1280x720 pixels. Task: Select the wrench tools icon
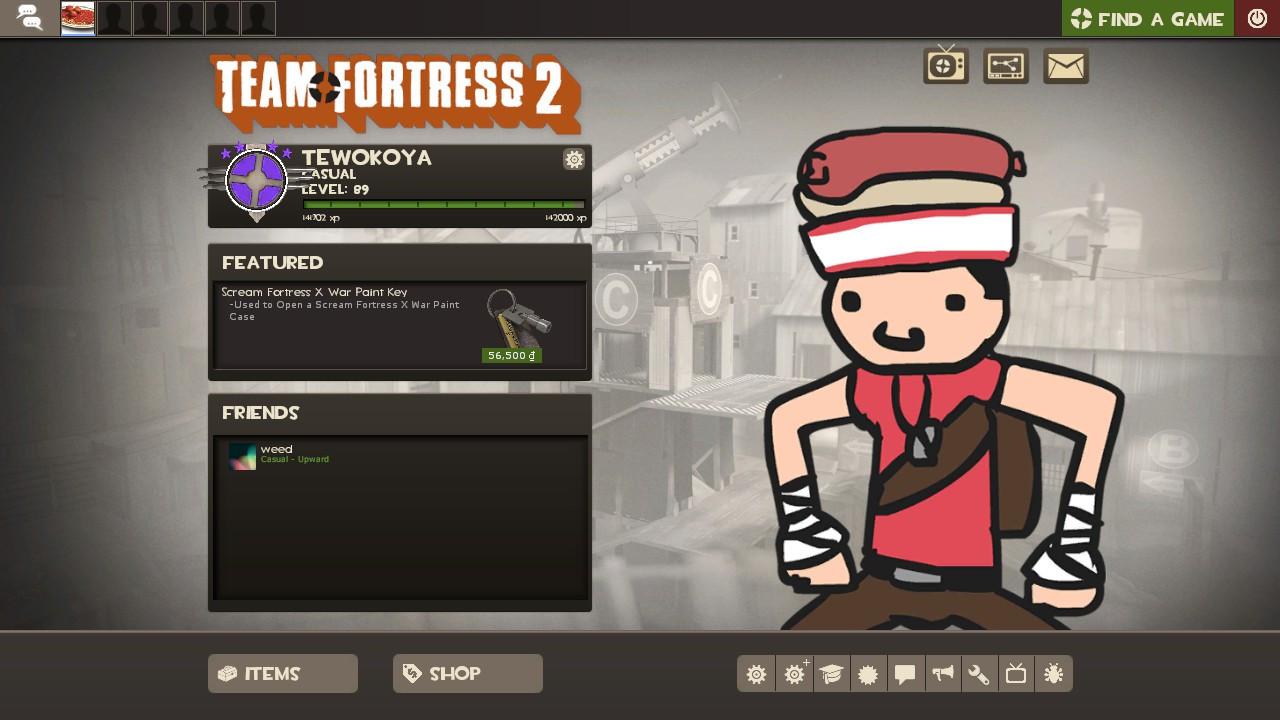tap(979, 673)
